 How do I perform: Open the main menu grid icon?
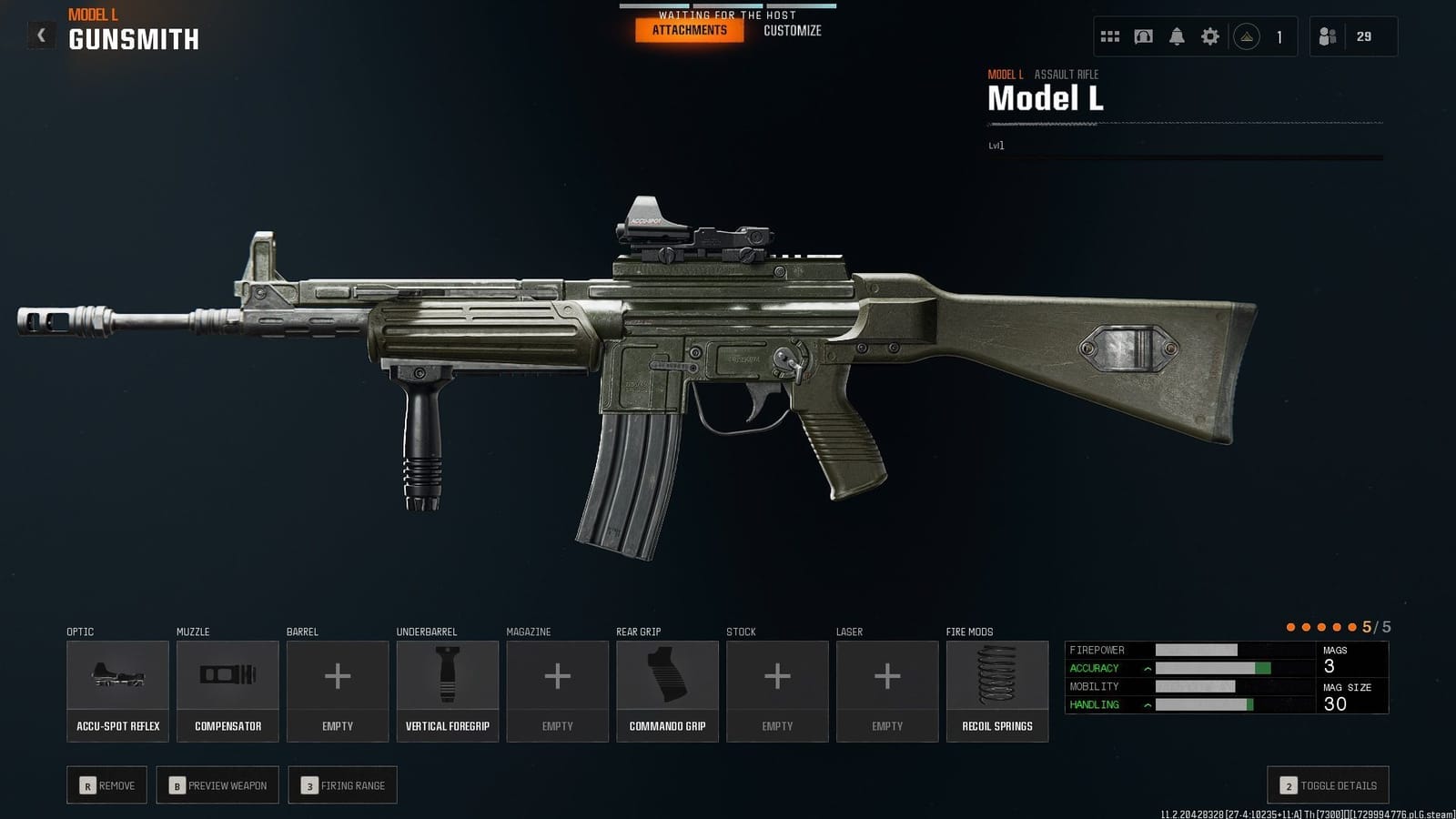[1109, 35]
